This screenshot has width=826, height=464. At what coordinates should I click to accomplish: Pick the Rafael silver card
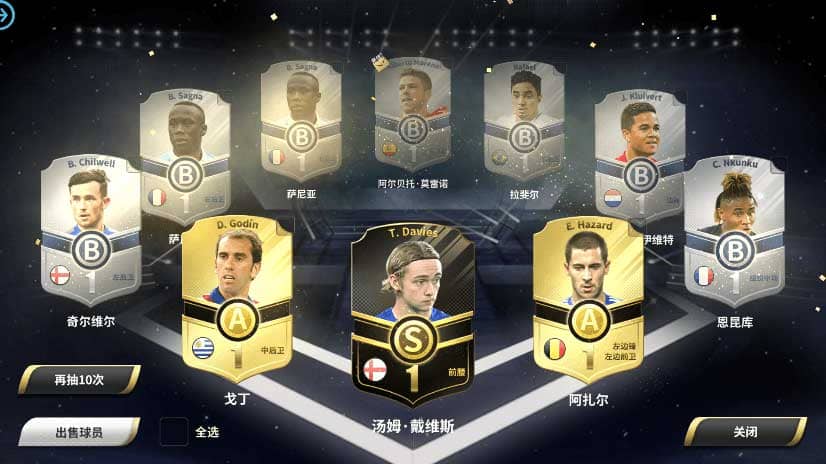tap(523, 120)
